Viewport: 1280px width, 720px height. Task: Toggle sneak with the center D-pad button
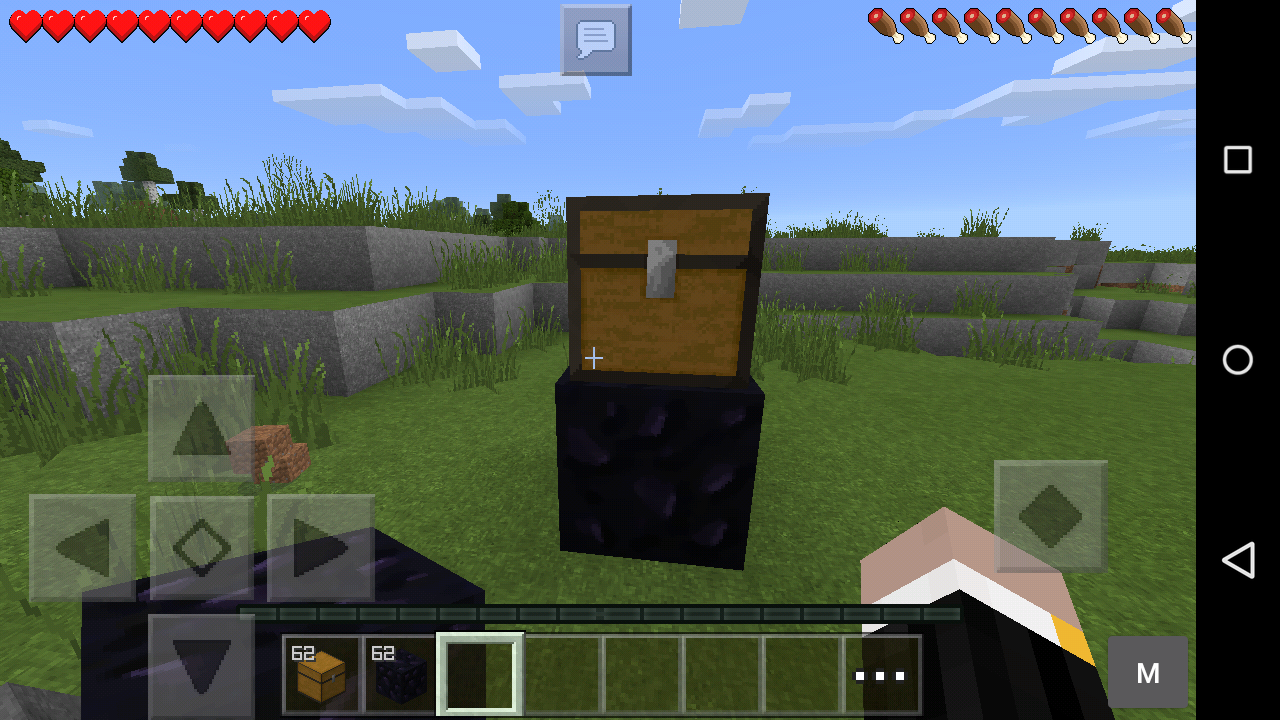point(201,545)
